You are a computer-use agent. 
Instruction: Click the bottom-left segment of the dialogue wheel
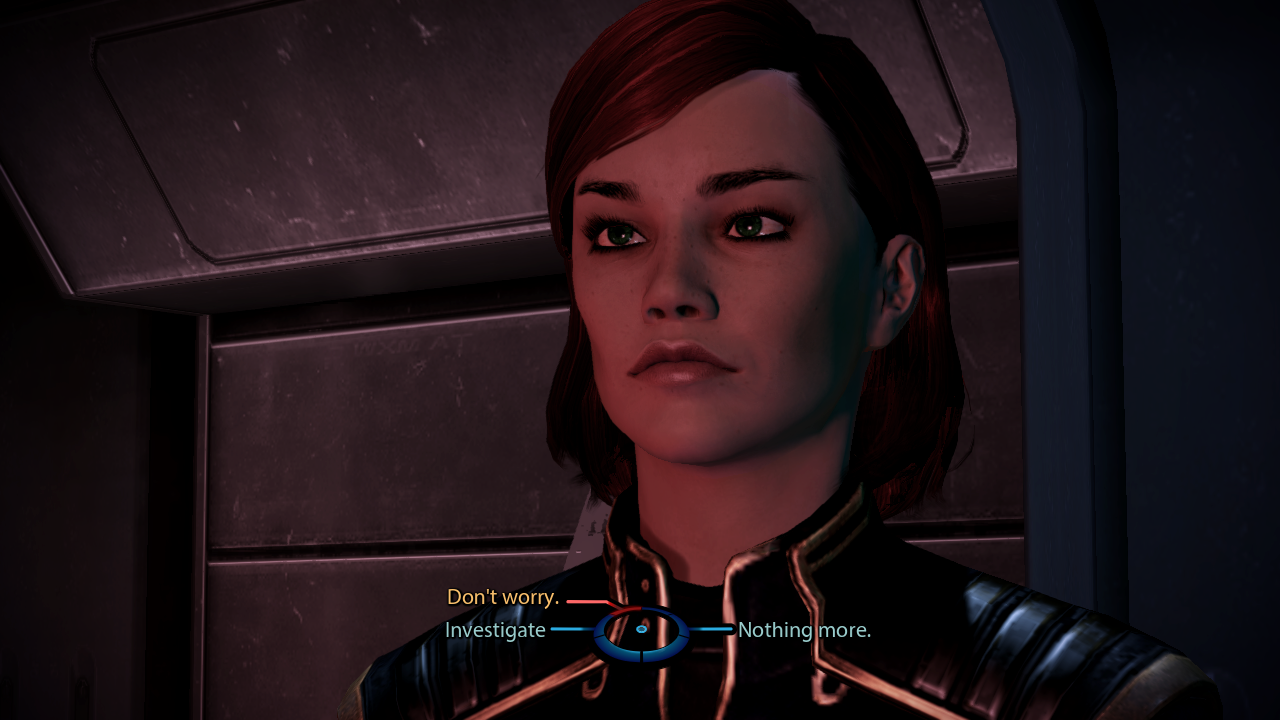click(x=618, y=650)
